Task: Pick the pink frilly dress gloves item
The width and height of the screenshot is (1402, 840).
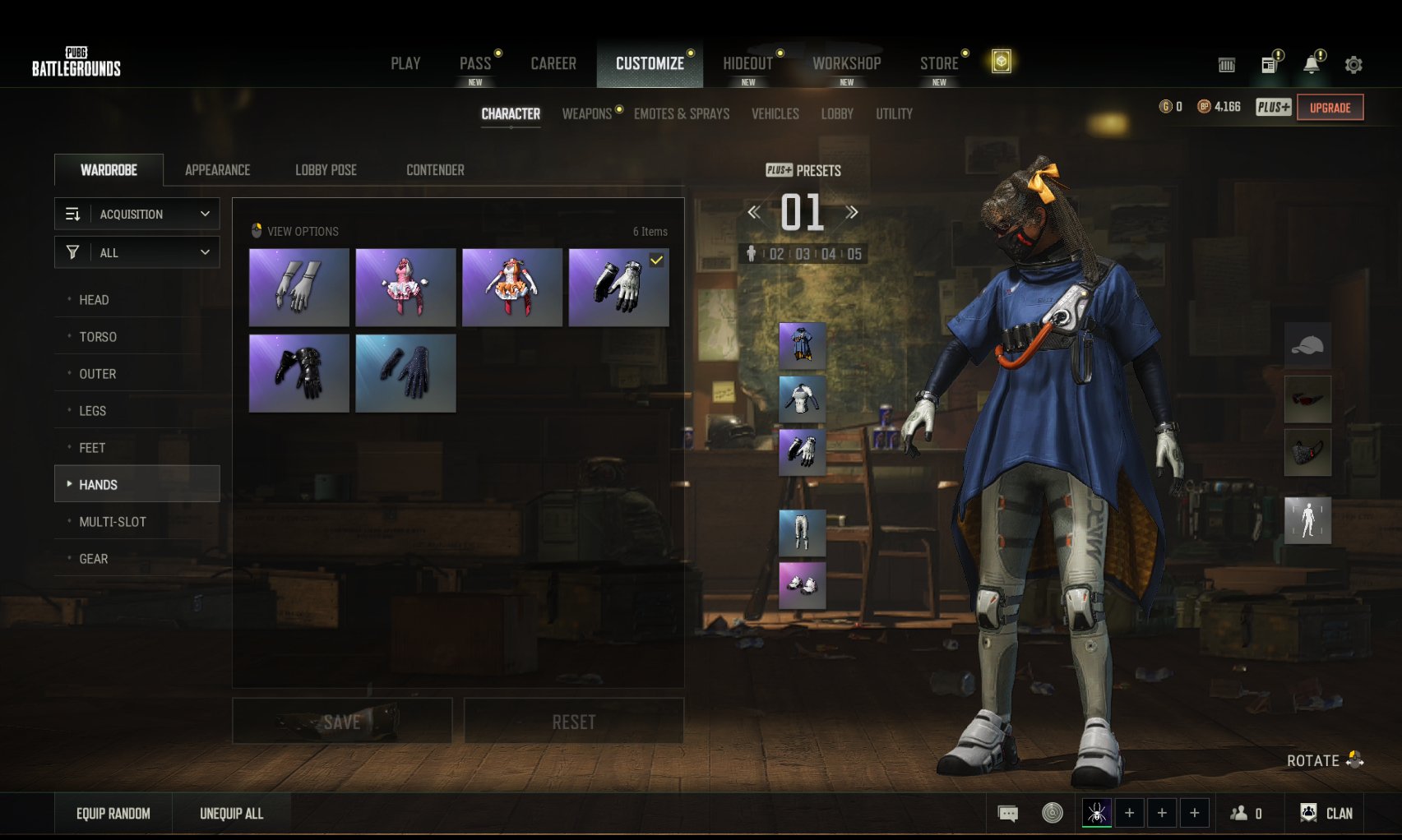Action: click(x=405, y=288)
